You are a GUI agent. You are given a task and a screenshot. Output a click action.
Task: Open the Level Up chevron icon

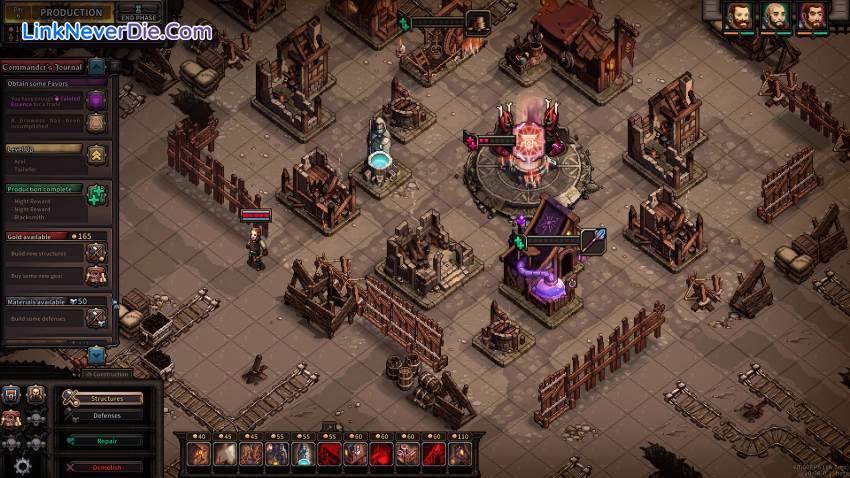pyautogui.click(x=96, y=153)
